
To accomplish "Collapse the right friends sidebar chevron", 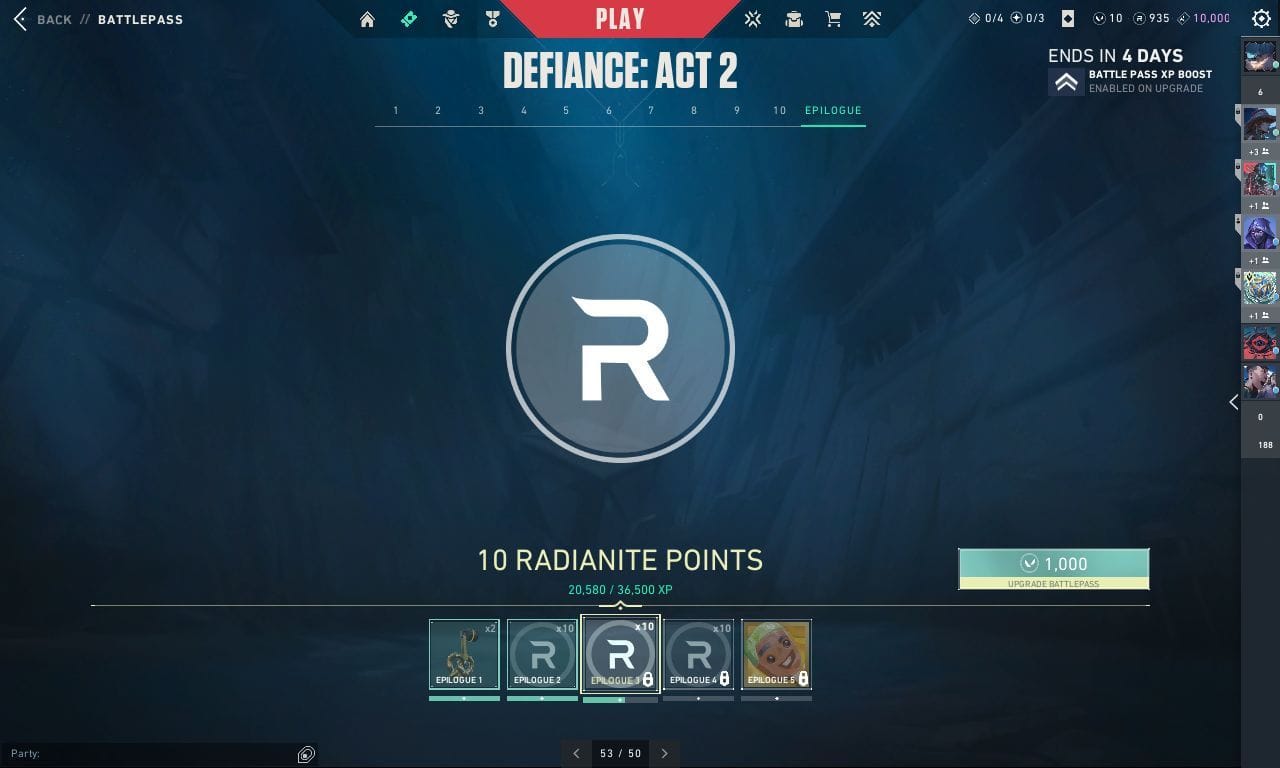I will click(x=1233, y=402).
